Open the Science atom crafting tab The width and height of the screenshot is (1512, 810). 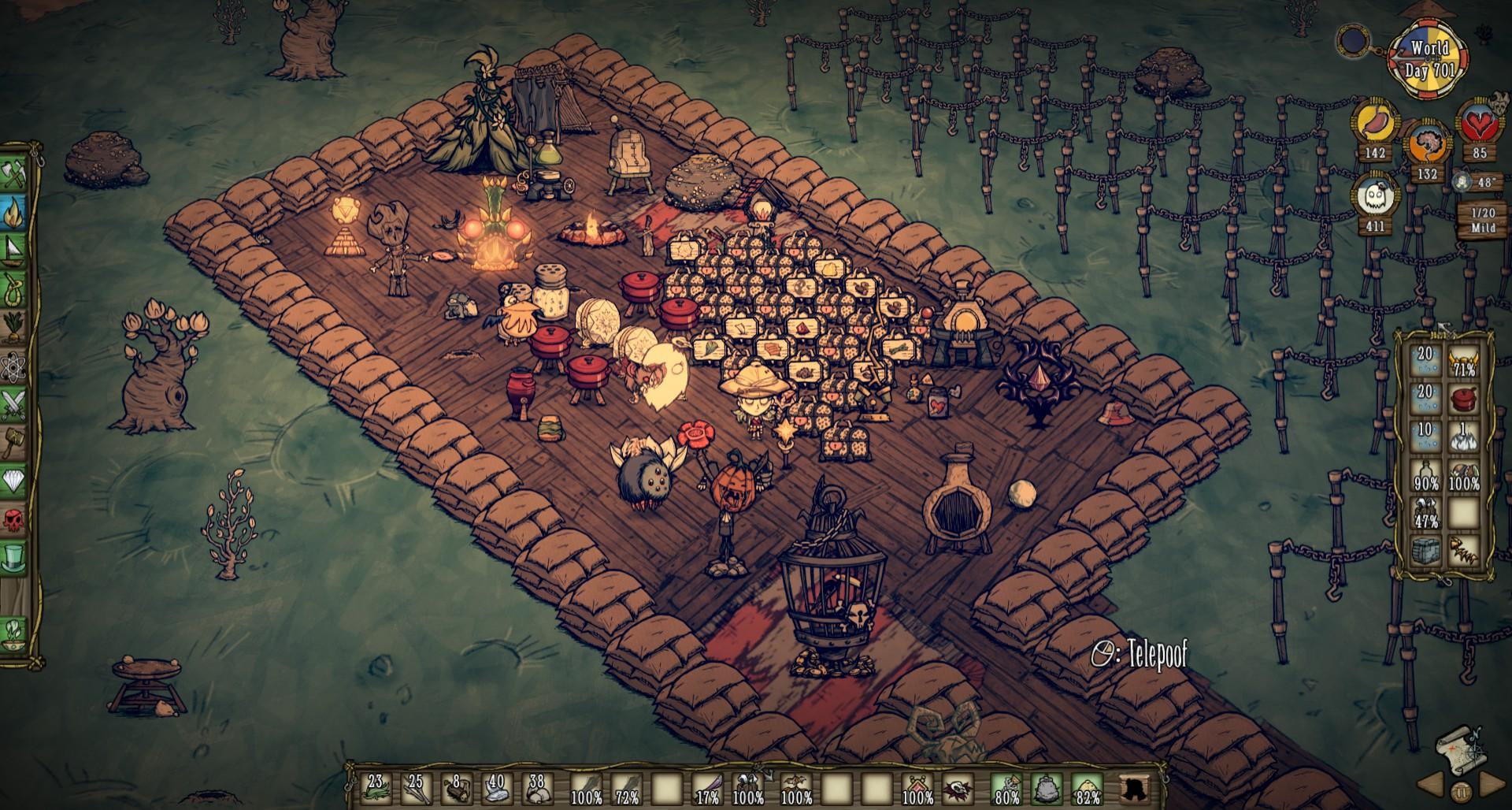click(16, 366)
